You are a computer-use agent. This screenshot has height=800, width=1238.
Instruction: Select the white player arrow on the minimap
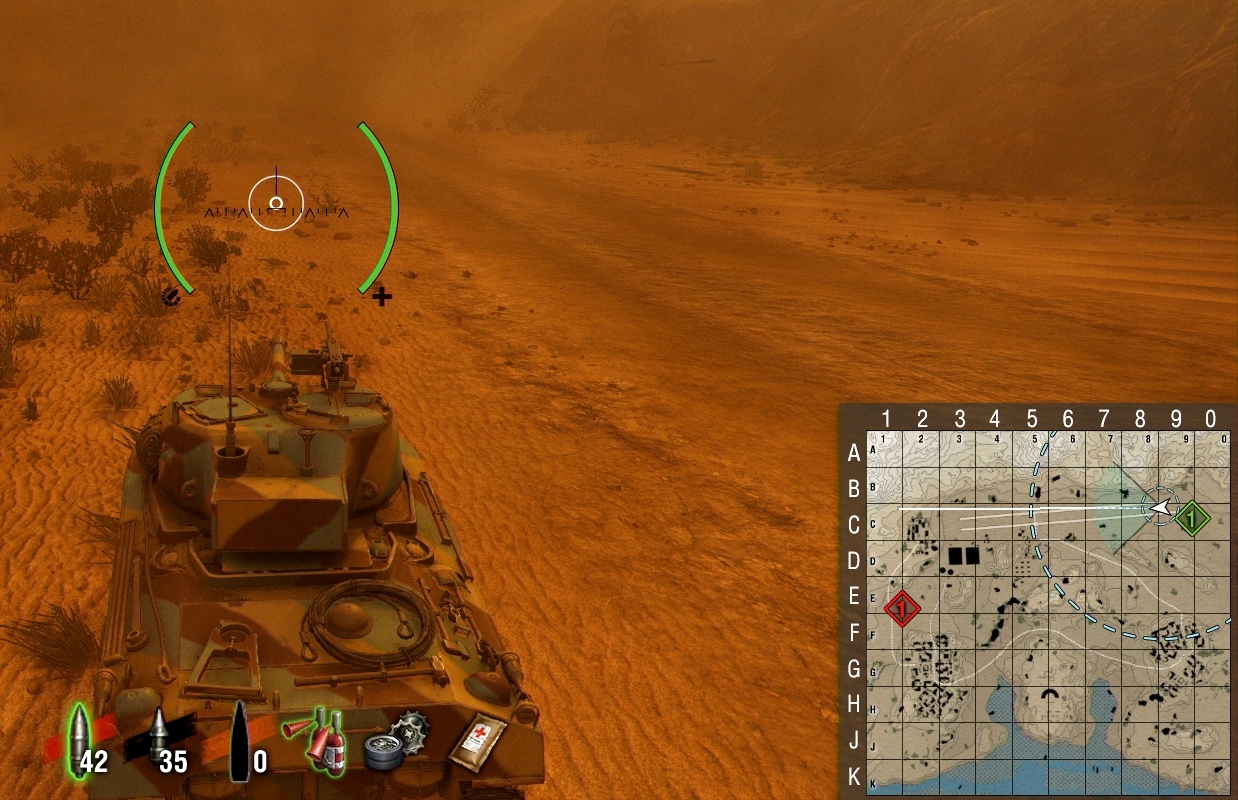point(1160,508)
